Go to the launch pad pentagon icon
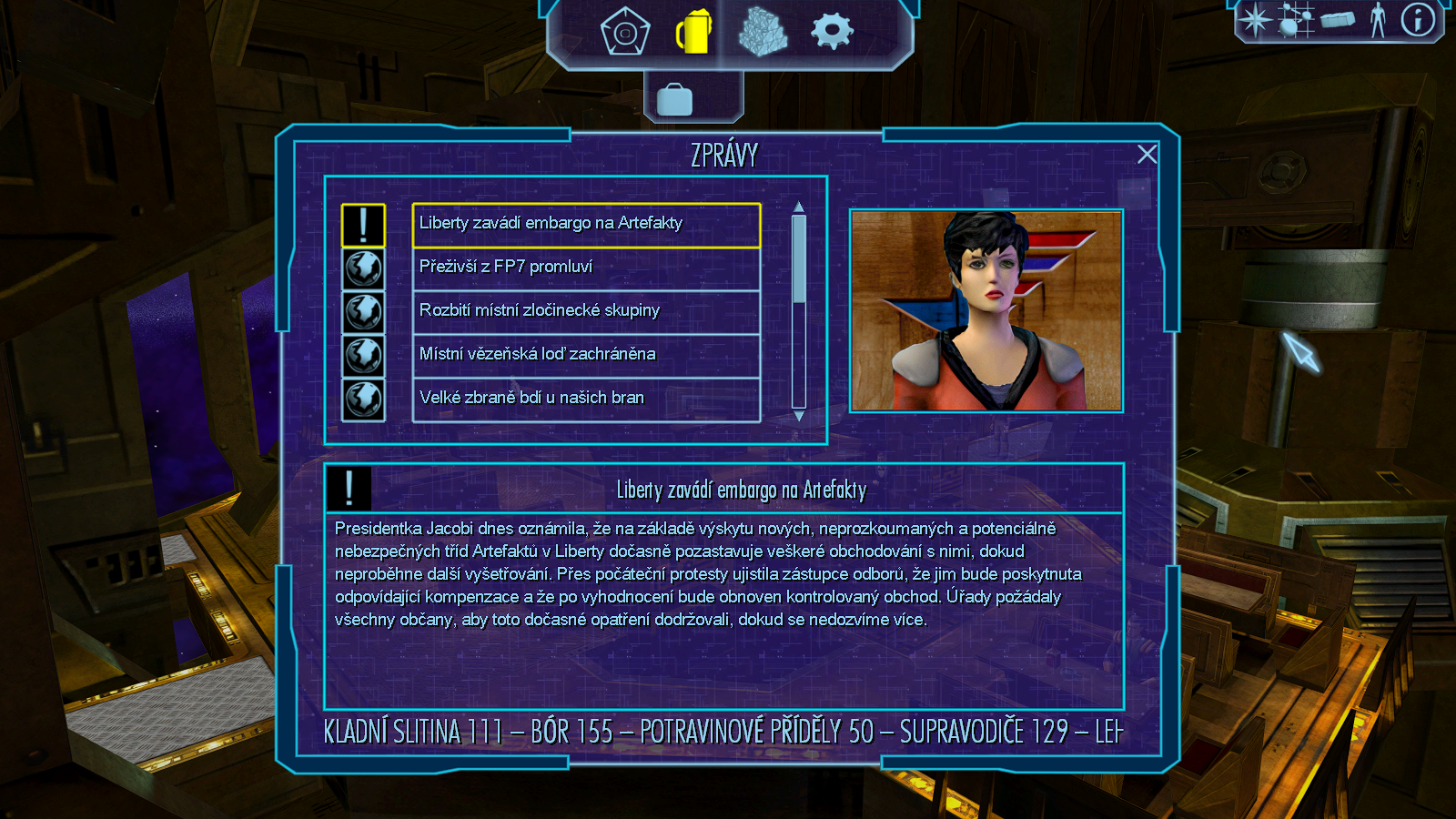This screenshot has width=1456, height=819. (625, 33)
